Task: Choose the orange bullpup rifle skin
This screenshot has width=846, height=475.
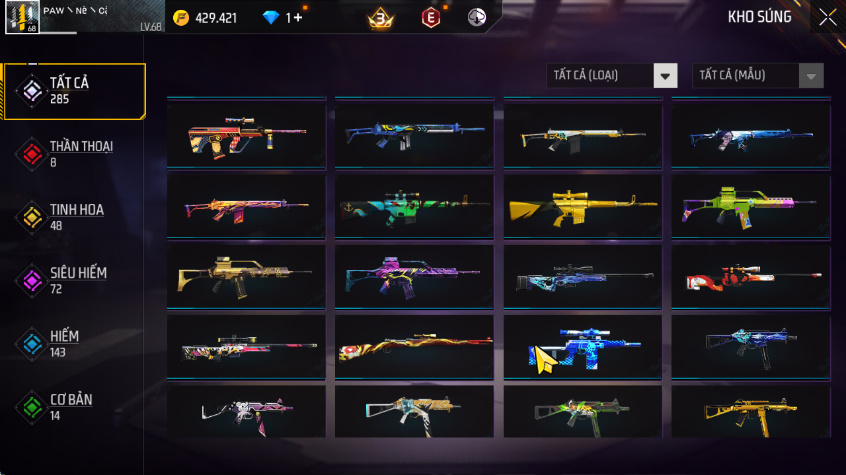Action: point(246,137)
